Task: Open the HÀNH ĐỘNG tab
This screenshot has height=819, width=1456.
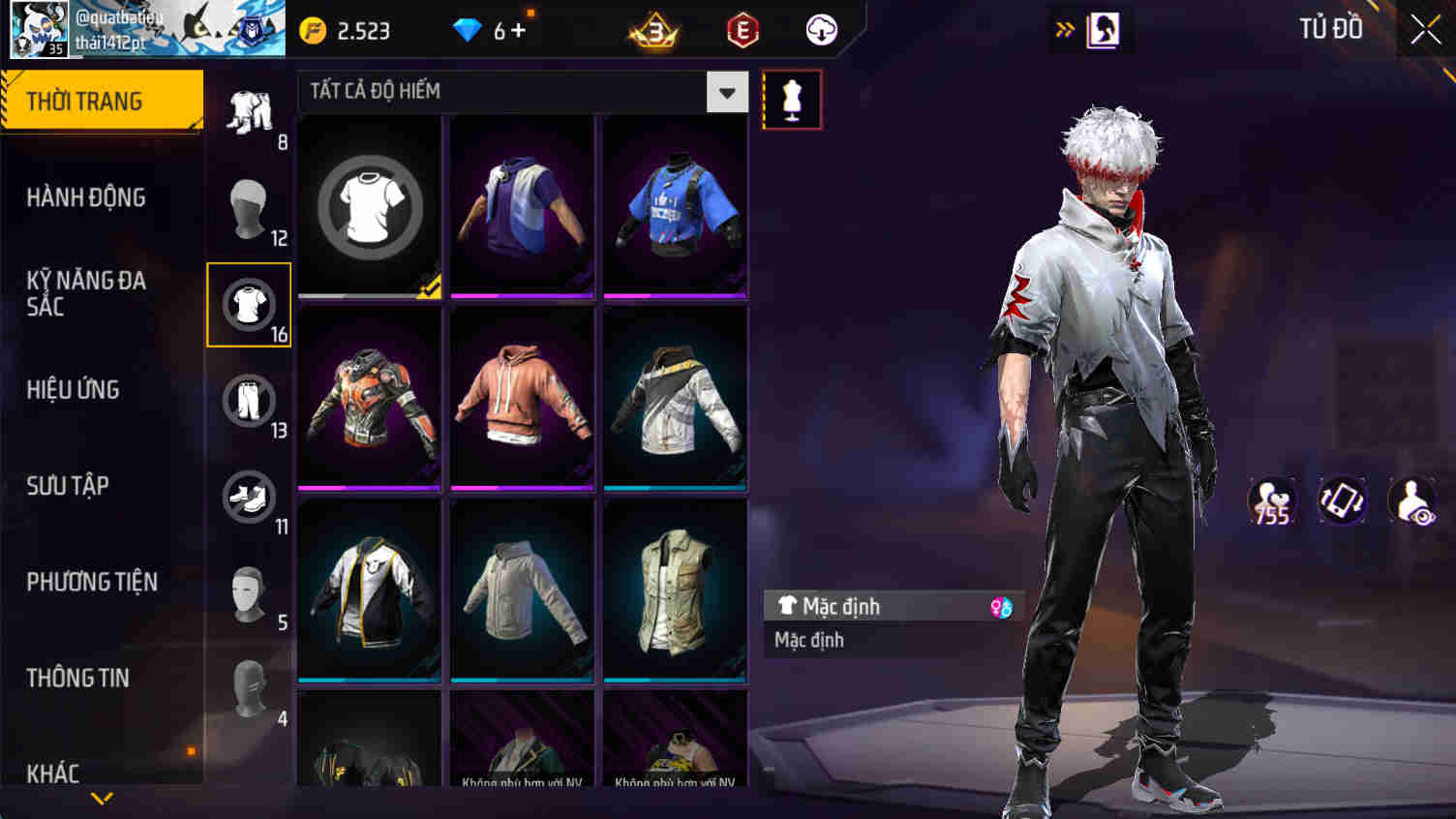Action: 84,197
